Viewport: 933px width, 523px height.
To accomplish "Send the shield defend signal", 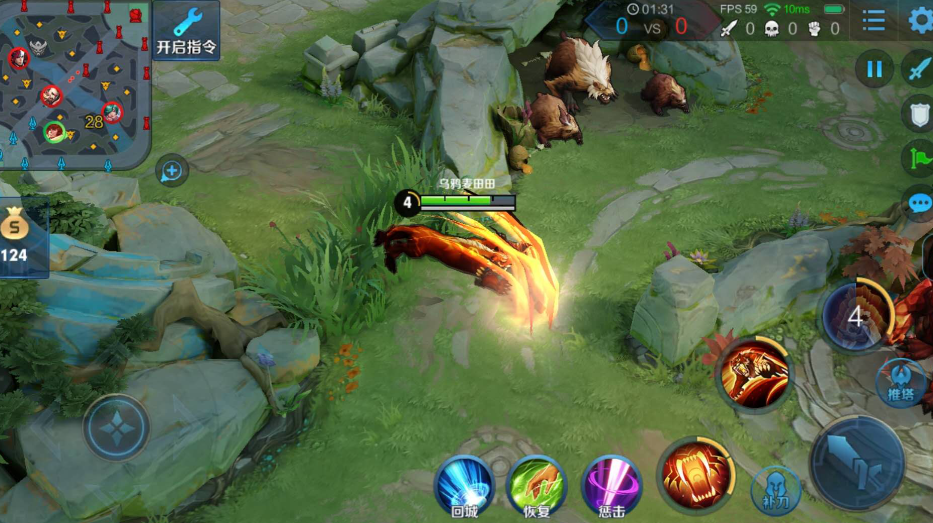I will (x=918, y=113).
